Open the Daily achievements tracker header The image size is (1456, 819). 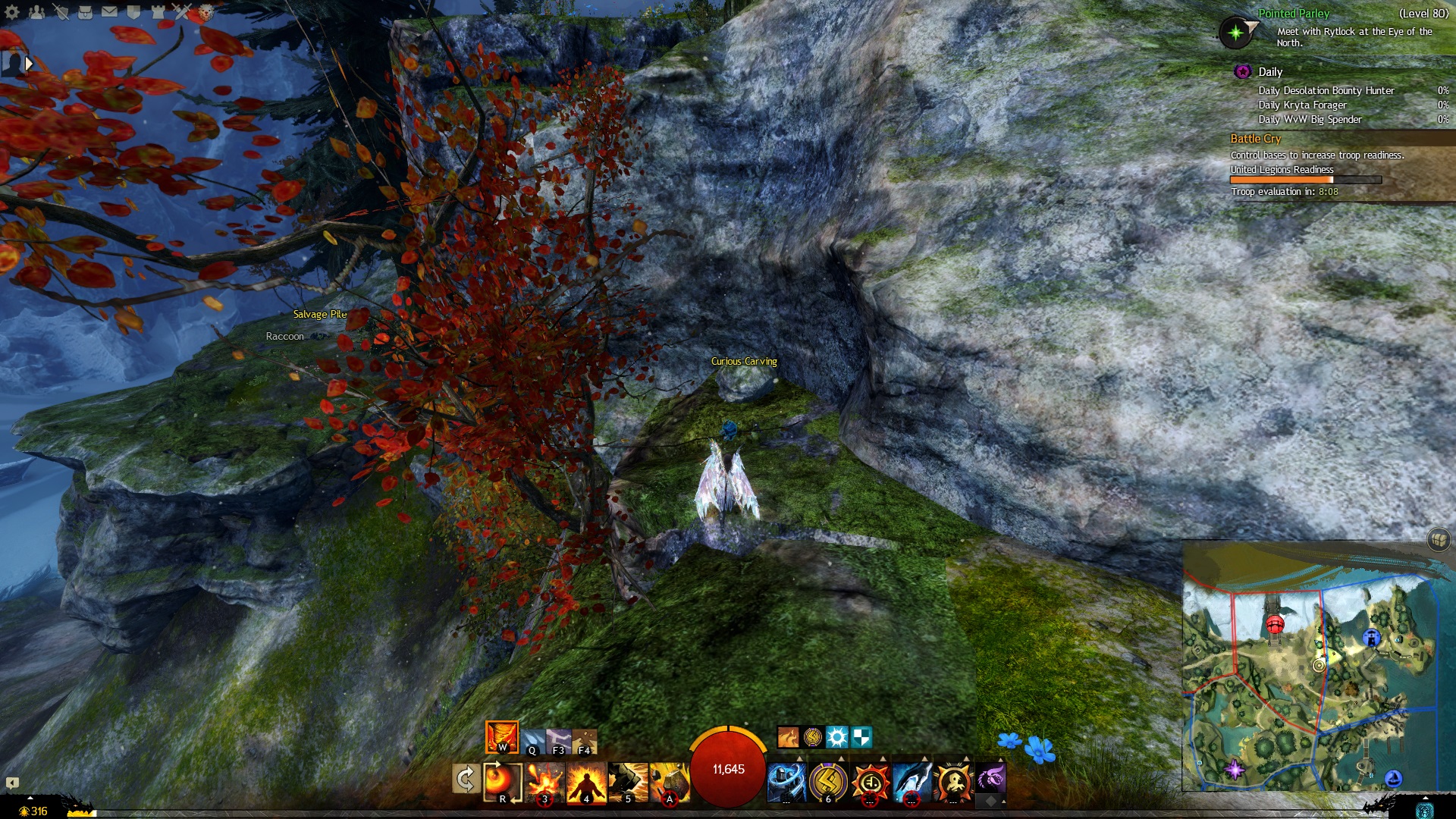point(1270,72)
